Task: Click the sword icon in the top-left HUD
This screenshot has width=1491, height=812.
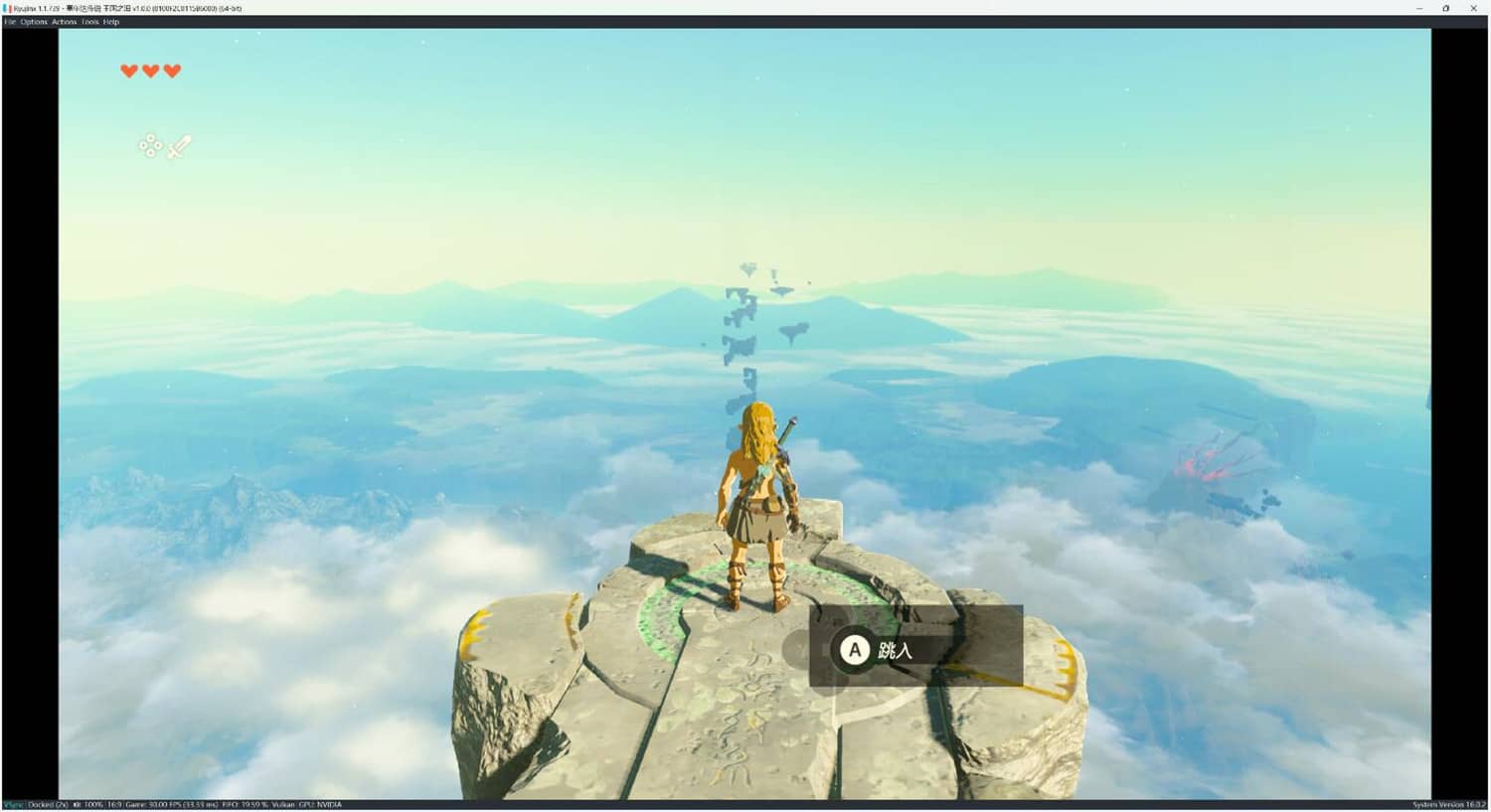Action: pyautogui.click(x=177, y=146)
